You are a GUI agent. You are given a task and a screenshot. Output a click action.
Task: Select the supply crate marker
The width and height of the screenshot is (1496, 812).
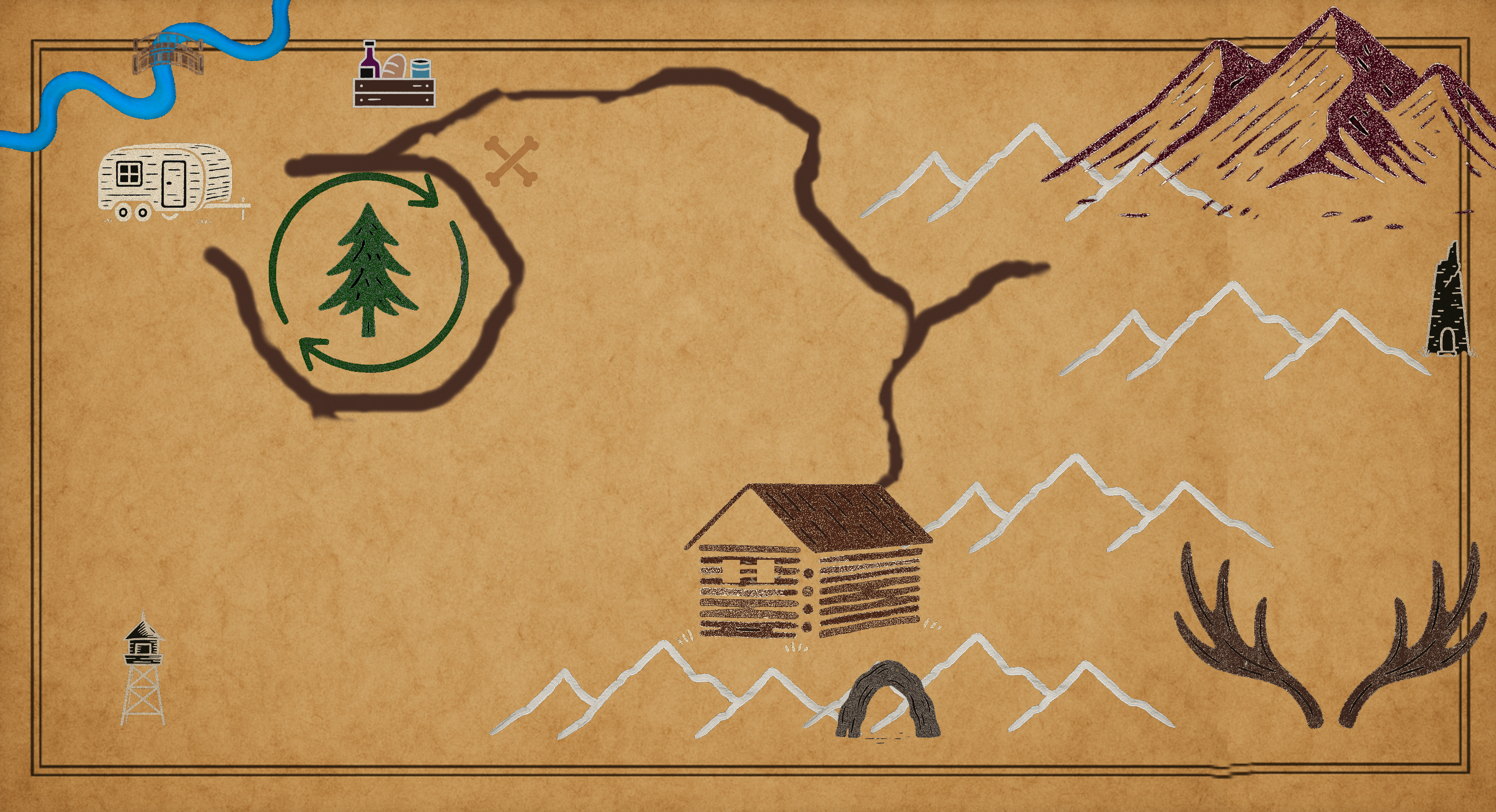click(394, 76)
